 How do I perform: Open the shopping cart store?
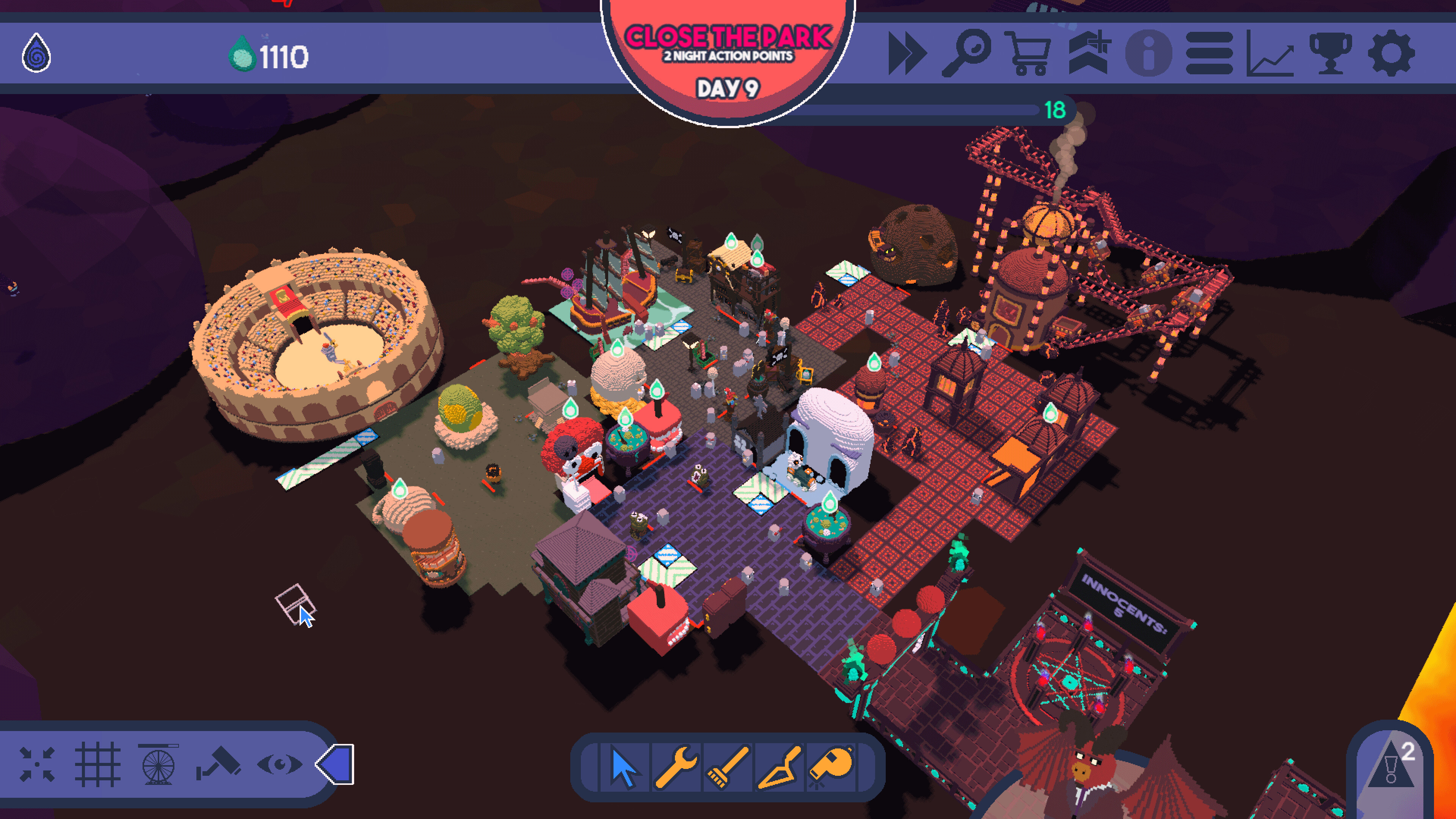tap(1028, 54)
